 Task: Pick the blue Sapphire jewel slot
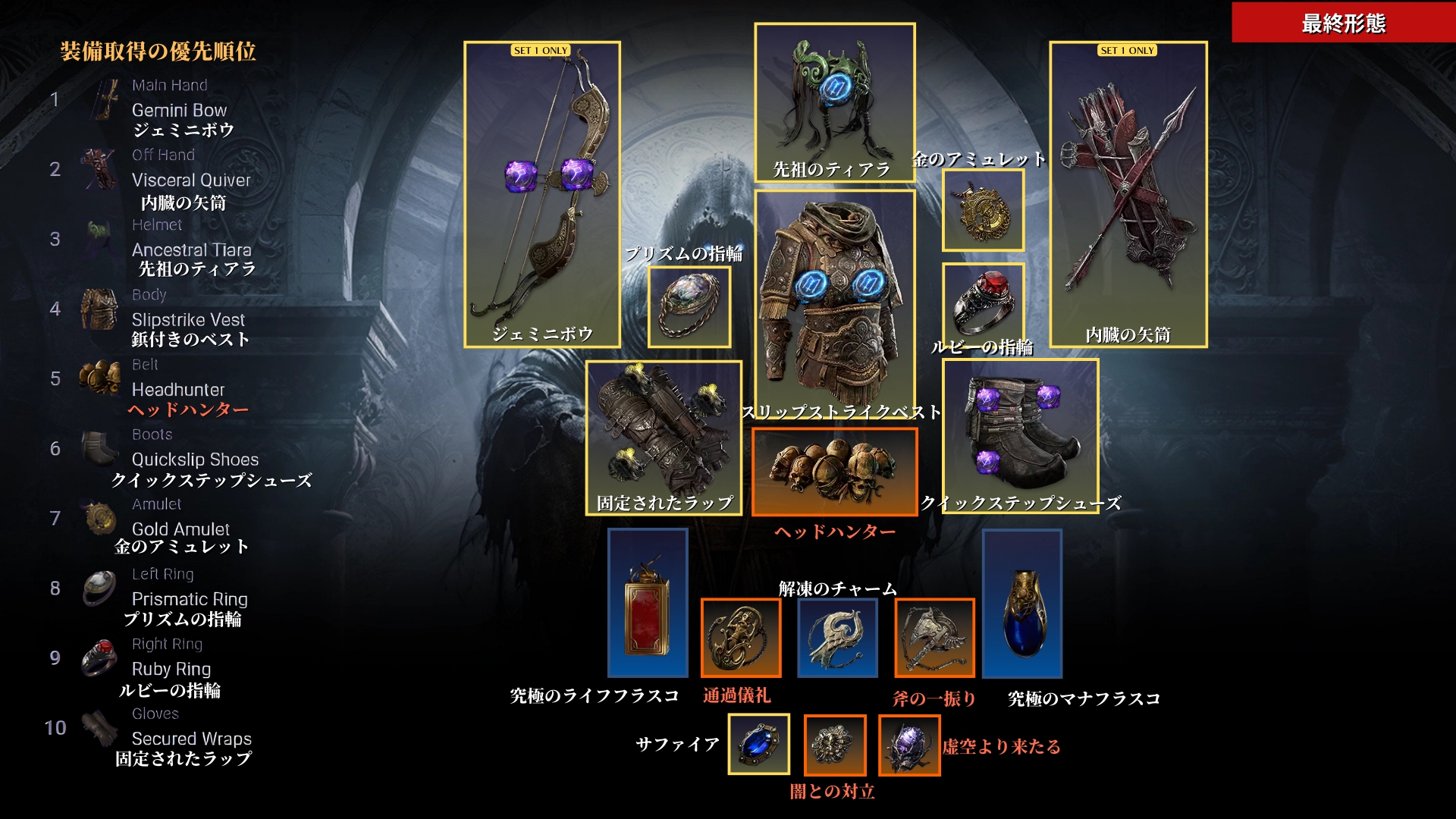point(758,744)
